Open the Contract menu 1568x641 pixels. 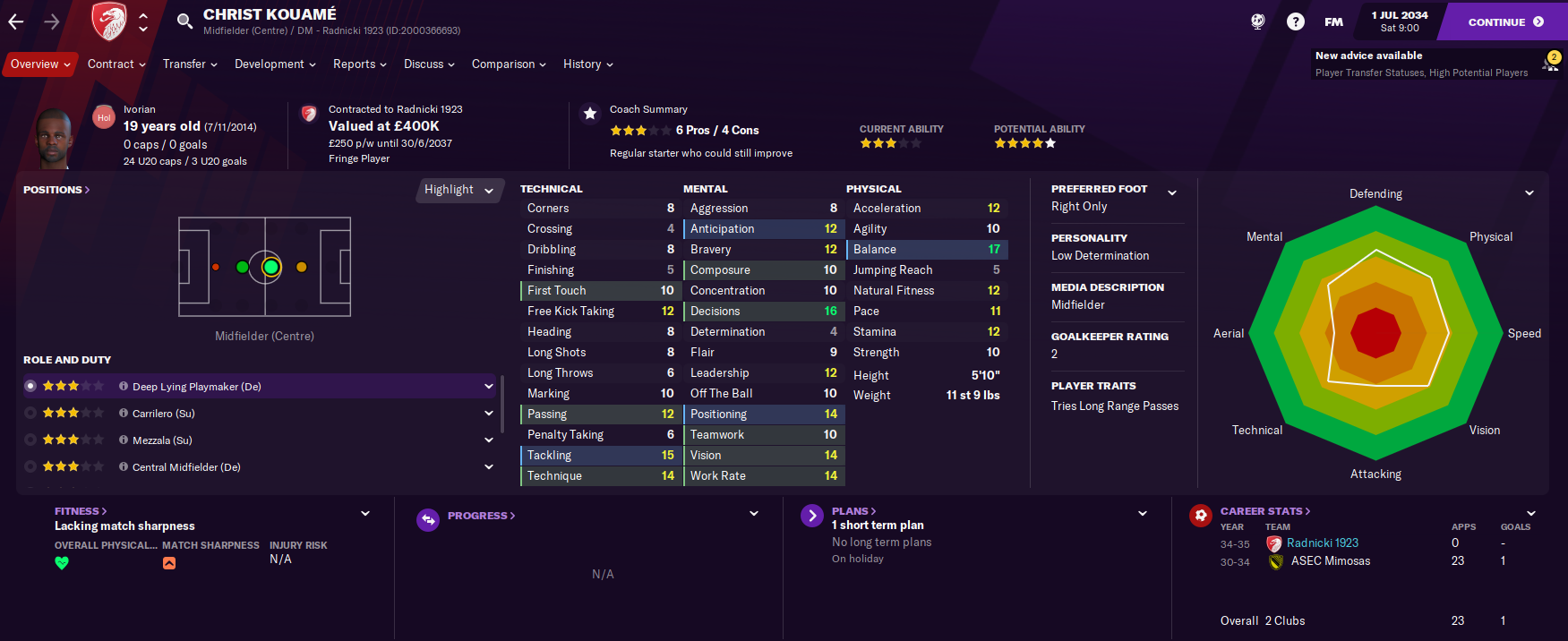point(116,64)
